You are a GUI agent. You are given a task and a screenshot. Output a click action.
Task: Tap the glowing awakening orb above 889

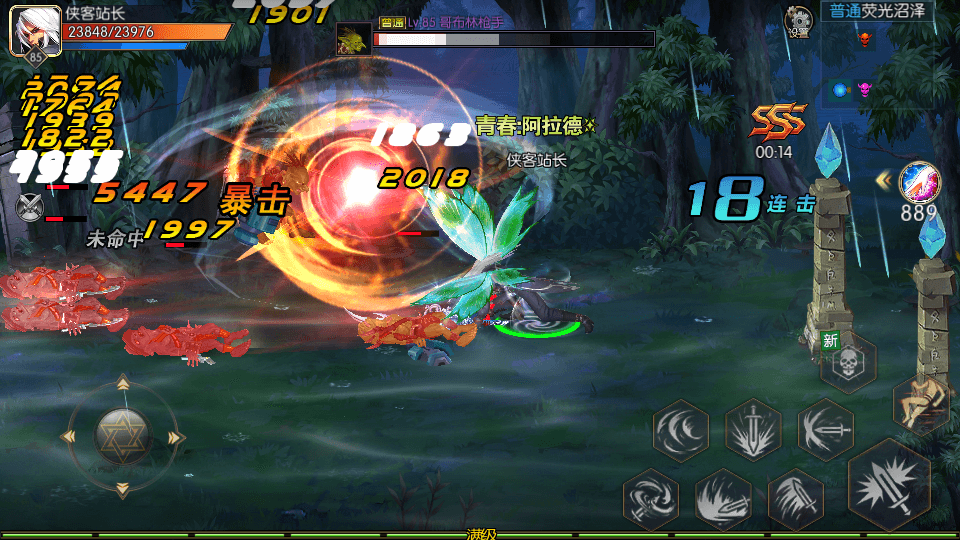[x=918, y=182]
